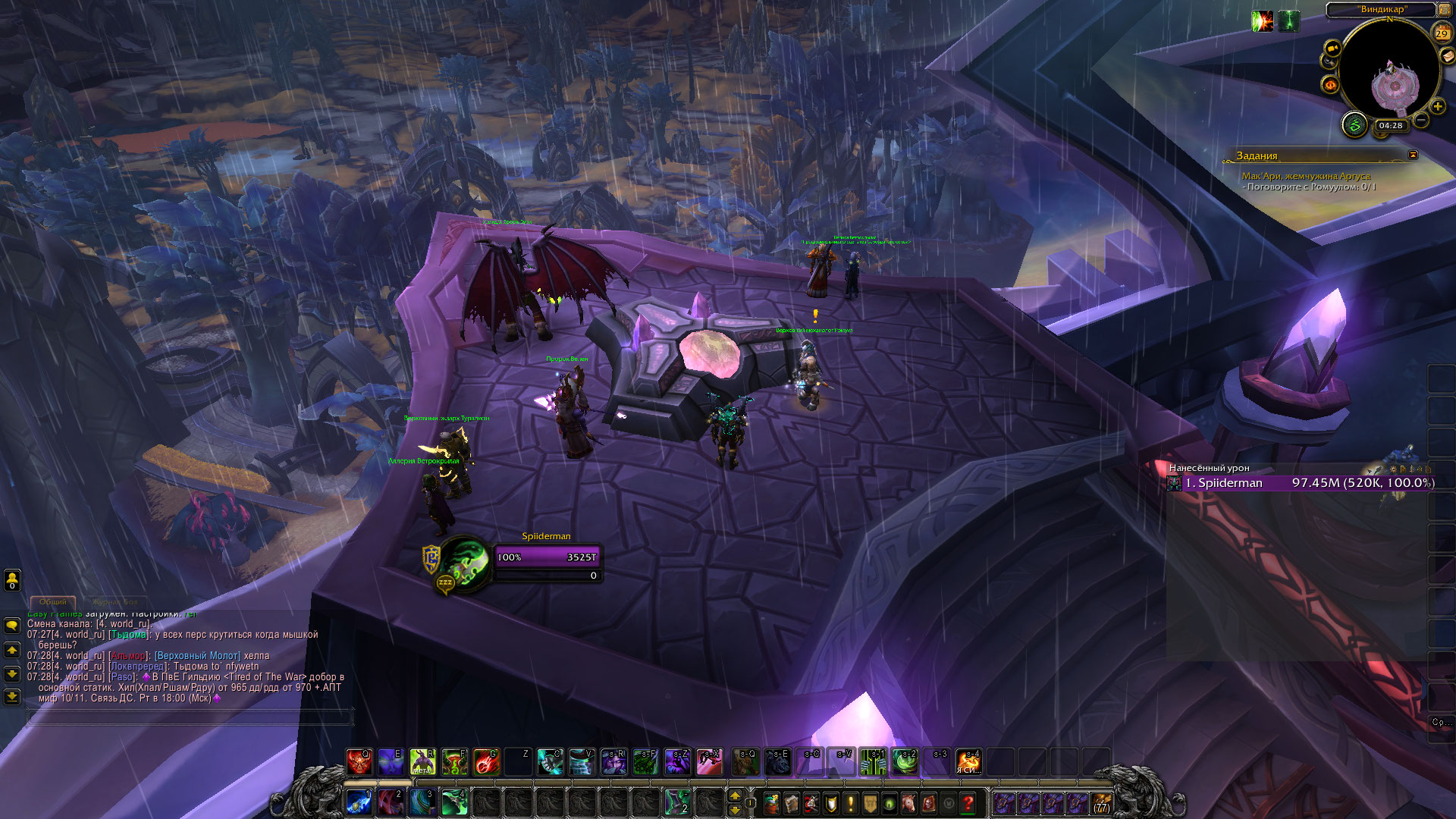The image size is (1456, 819).
Task: Open the mounts collection horse icon
Action: [908, 802]
